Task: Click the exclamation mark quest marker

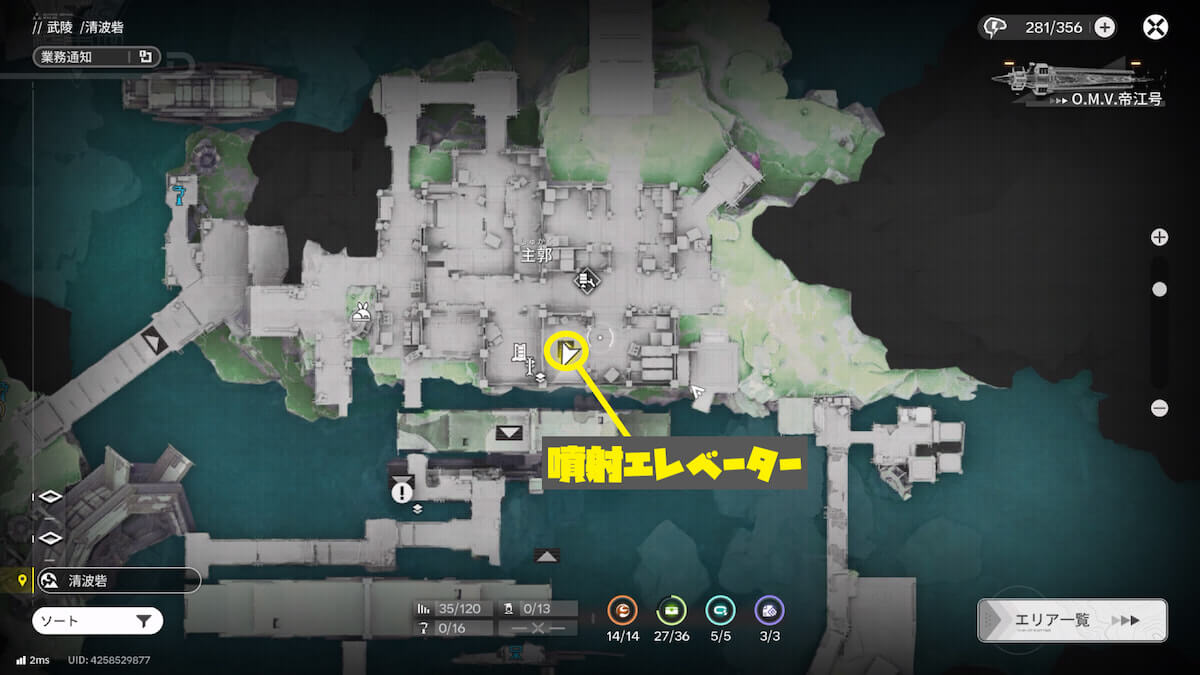Action: [403, 492]
